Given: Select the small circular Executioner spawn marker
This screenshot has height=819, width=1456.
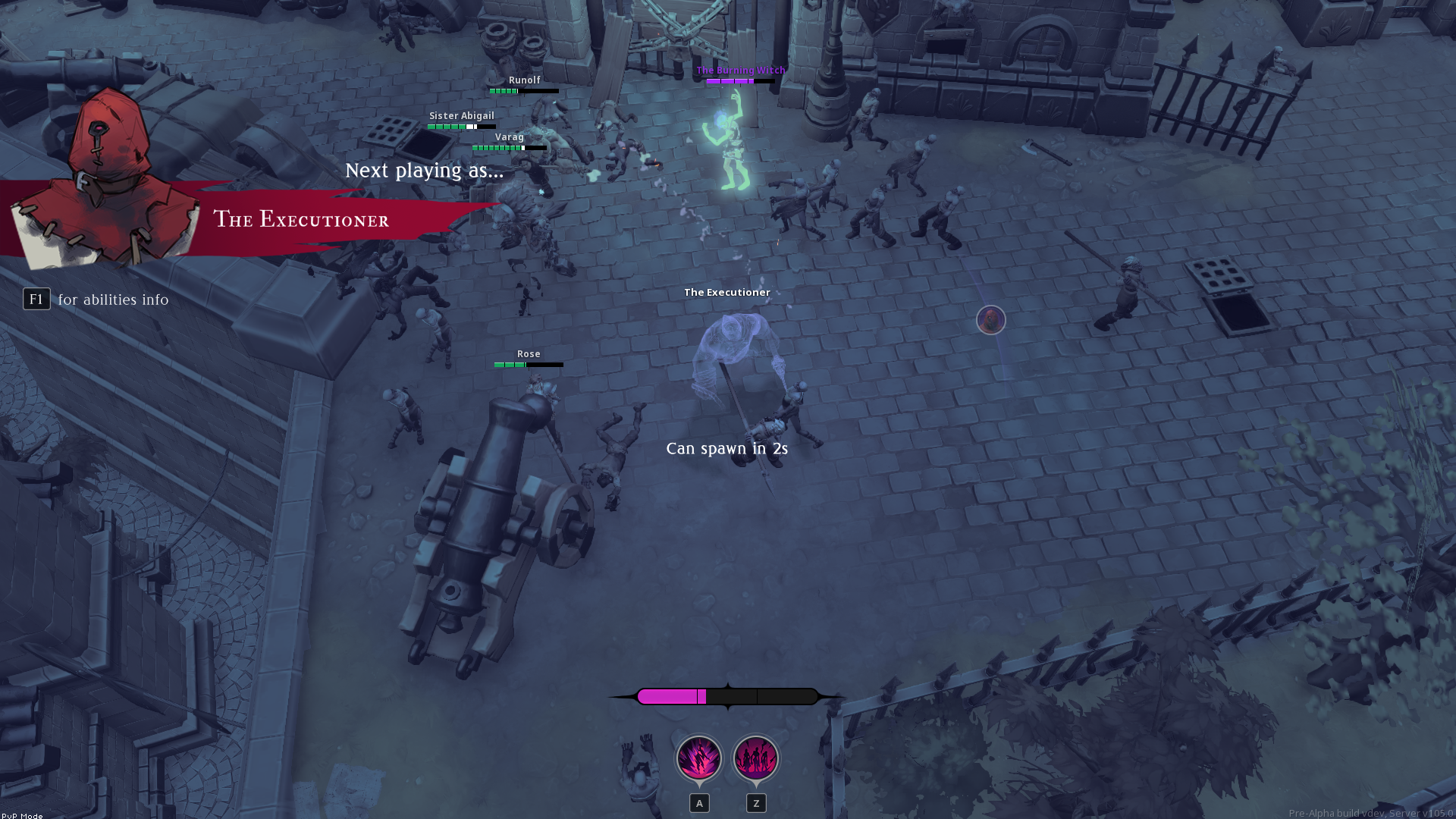Looking at the screenshot, I should coord(990,320).
